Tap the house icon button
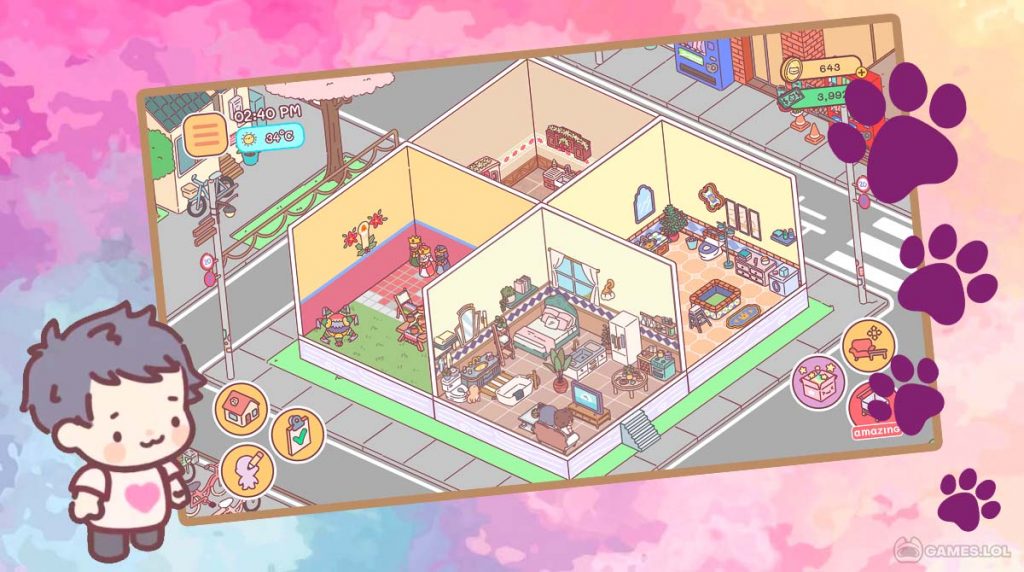This screenshot has width=1024, height=572. 241,408
